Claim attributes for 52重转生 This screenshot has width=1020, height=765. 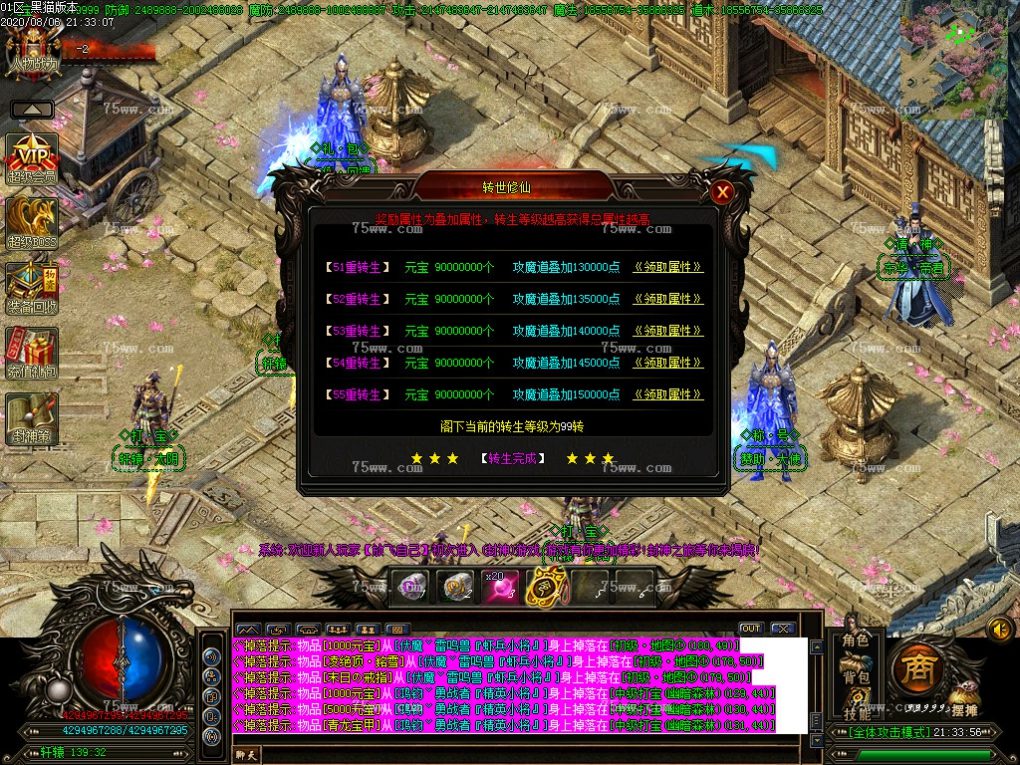pos(667,299)
